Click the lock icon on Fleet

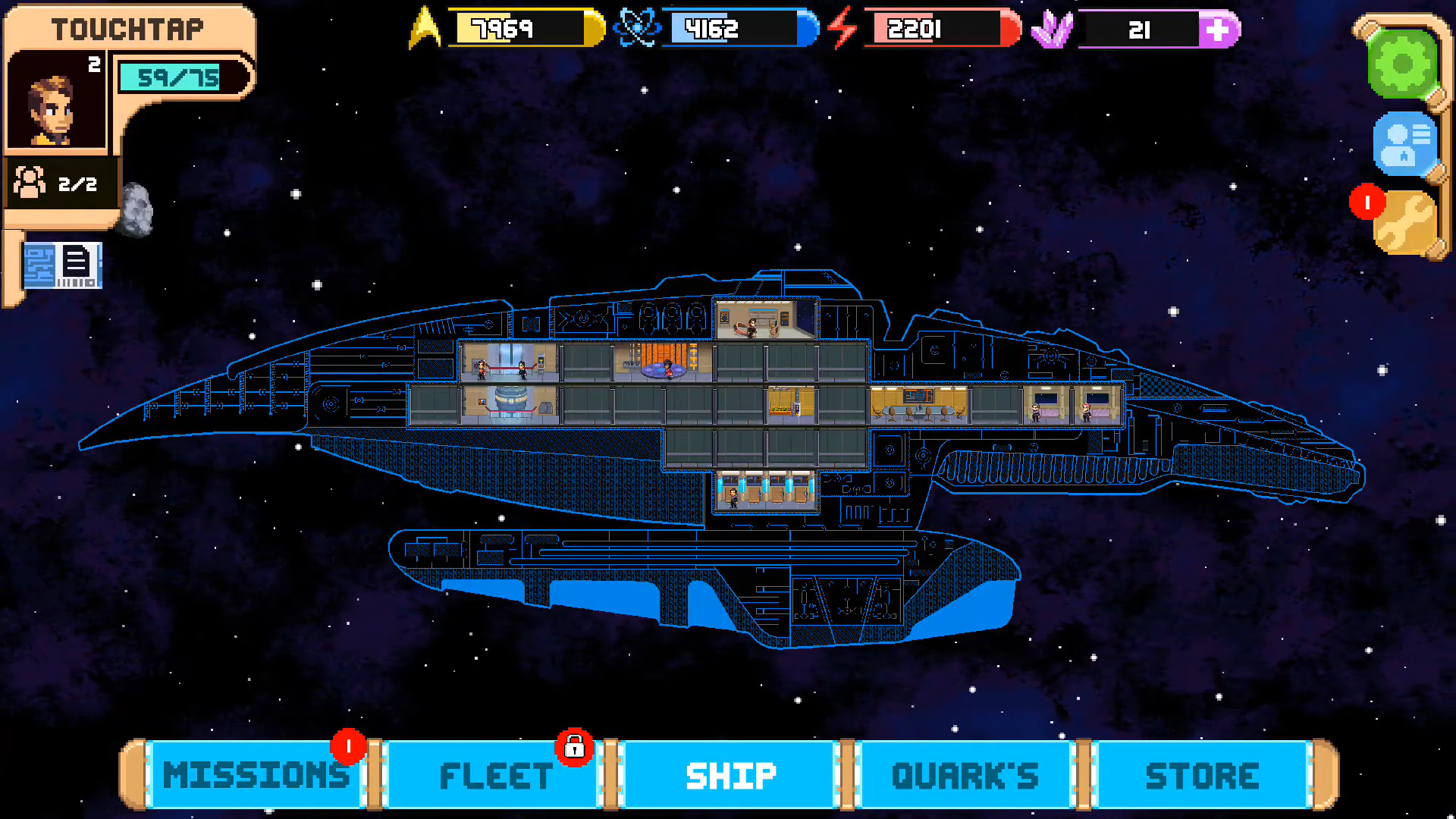point(574,748)
